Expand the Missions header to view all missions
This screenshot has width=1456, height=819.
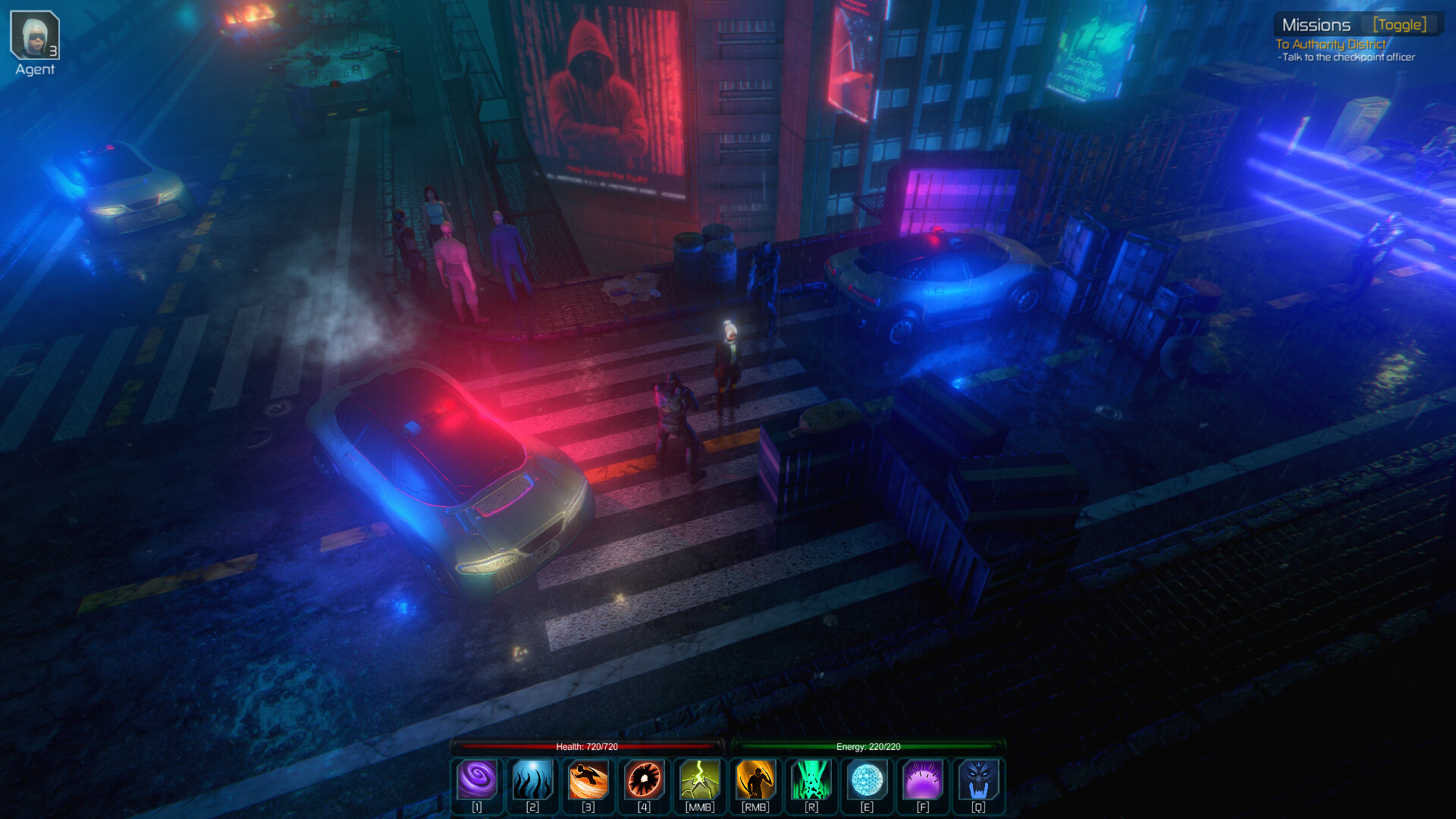pos(1316,24)
